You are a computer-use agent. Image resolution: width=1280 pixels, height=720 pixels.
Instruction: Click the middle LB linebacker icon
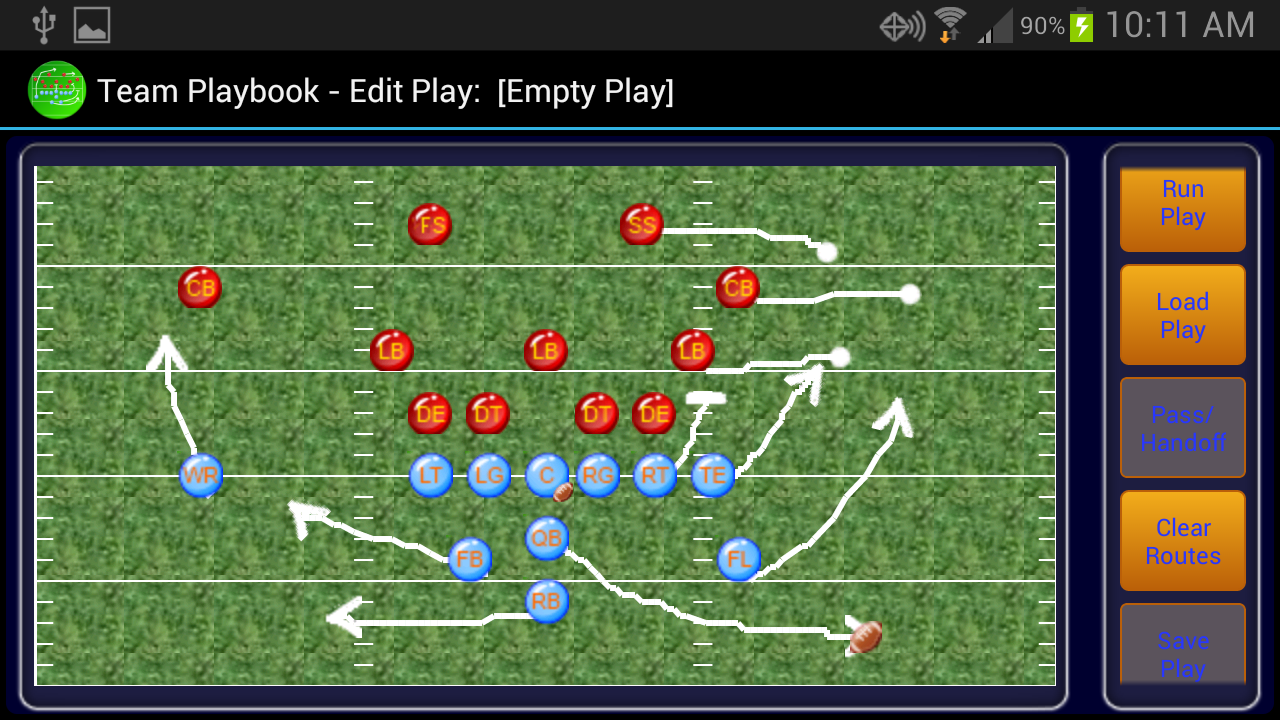pos(546,350)
